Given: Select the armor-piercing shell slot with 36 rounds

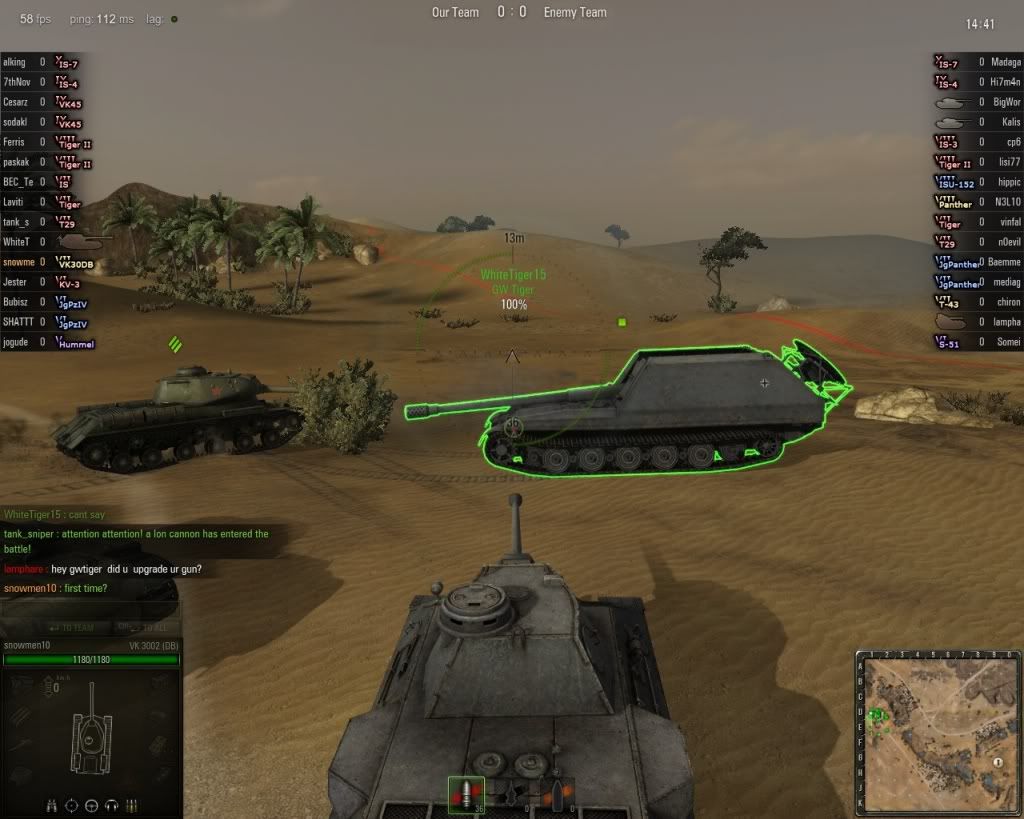Looking at the screenshot, I should pos(466,795).
